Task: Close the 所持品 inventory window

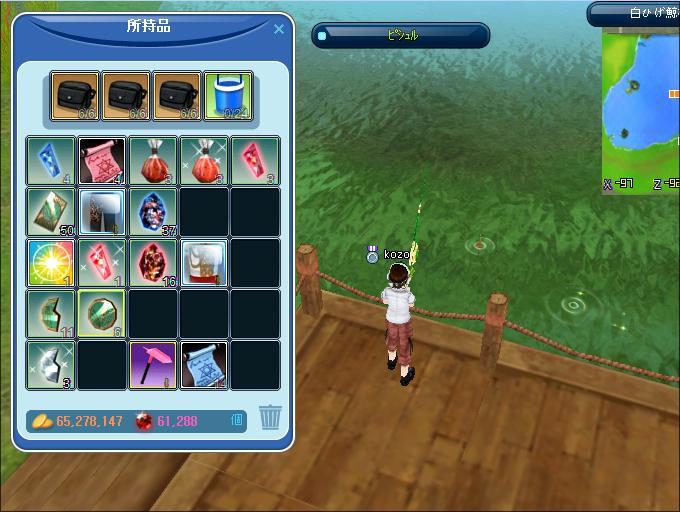Action: (279, 30)
